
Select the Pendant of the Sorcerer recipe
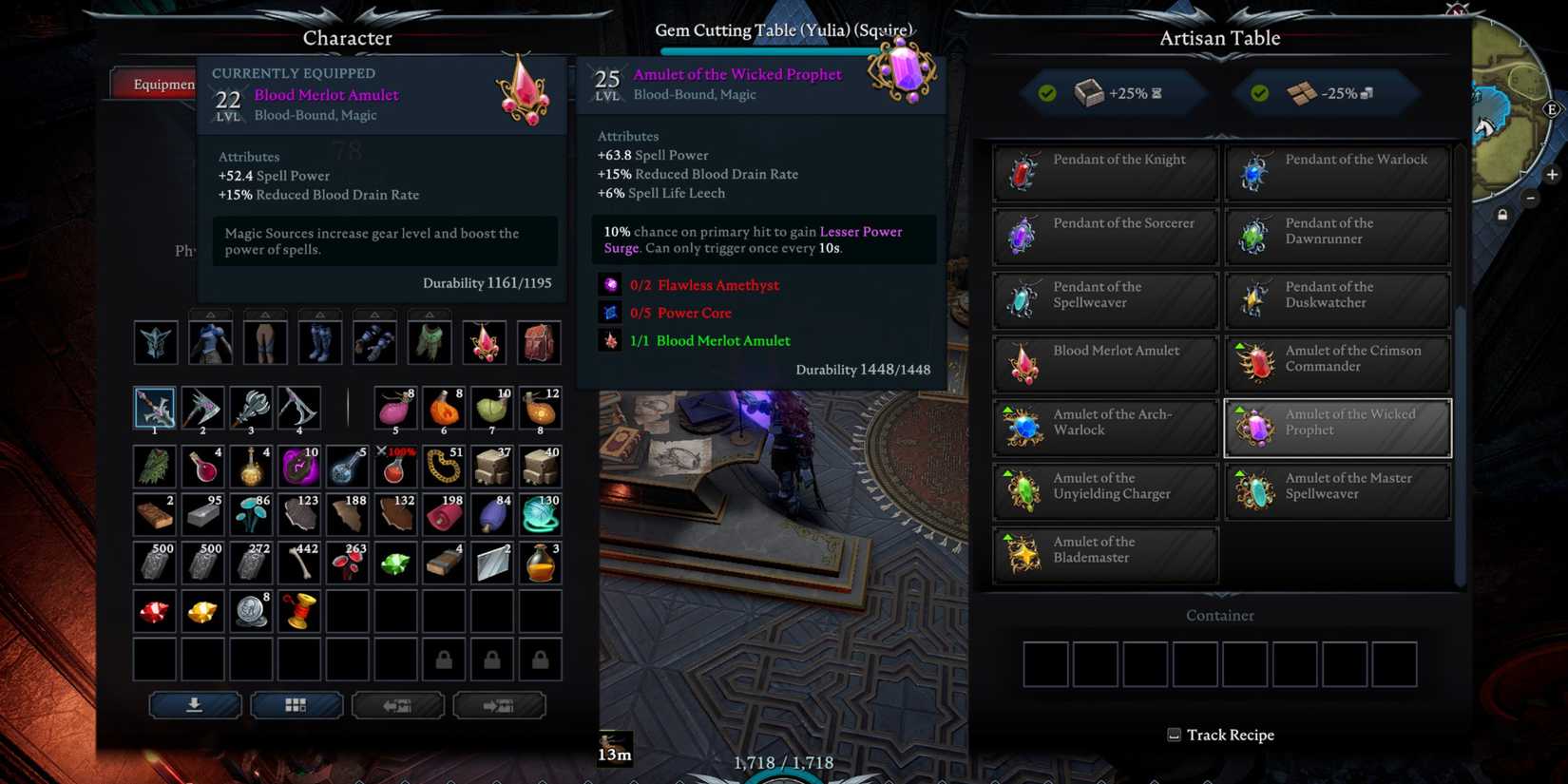click(1103, 236)
